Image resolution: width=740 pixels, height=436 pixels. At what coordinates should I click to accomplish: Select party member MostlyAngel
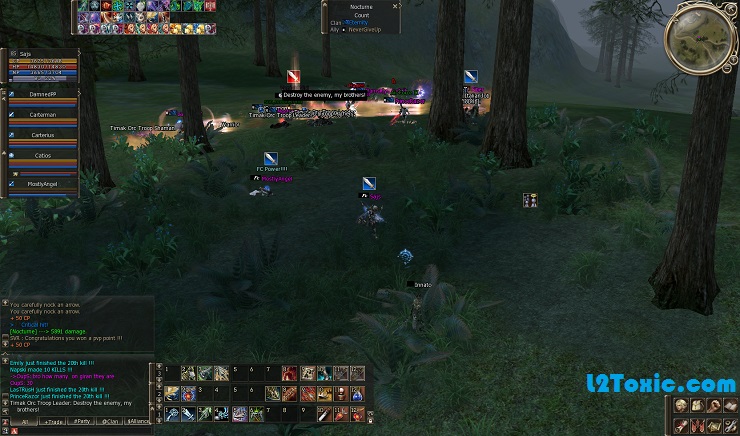(x=44, y=185)
